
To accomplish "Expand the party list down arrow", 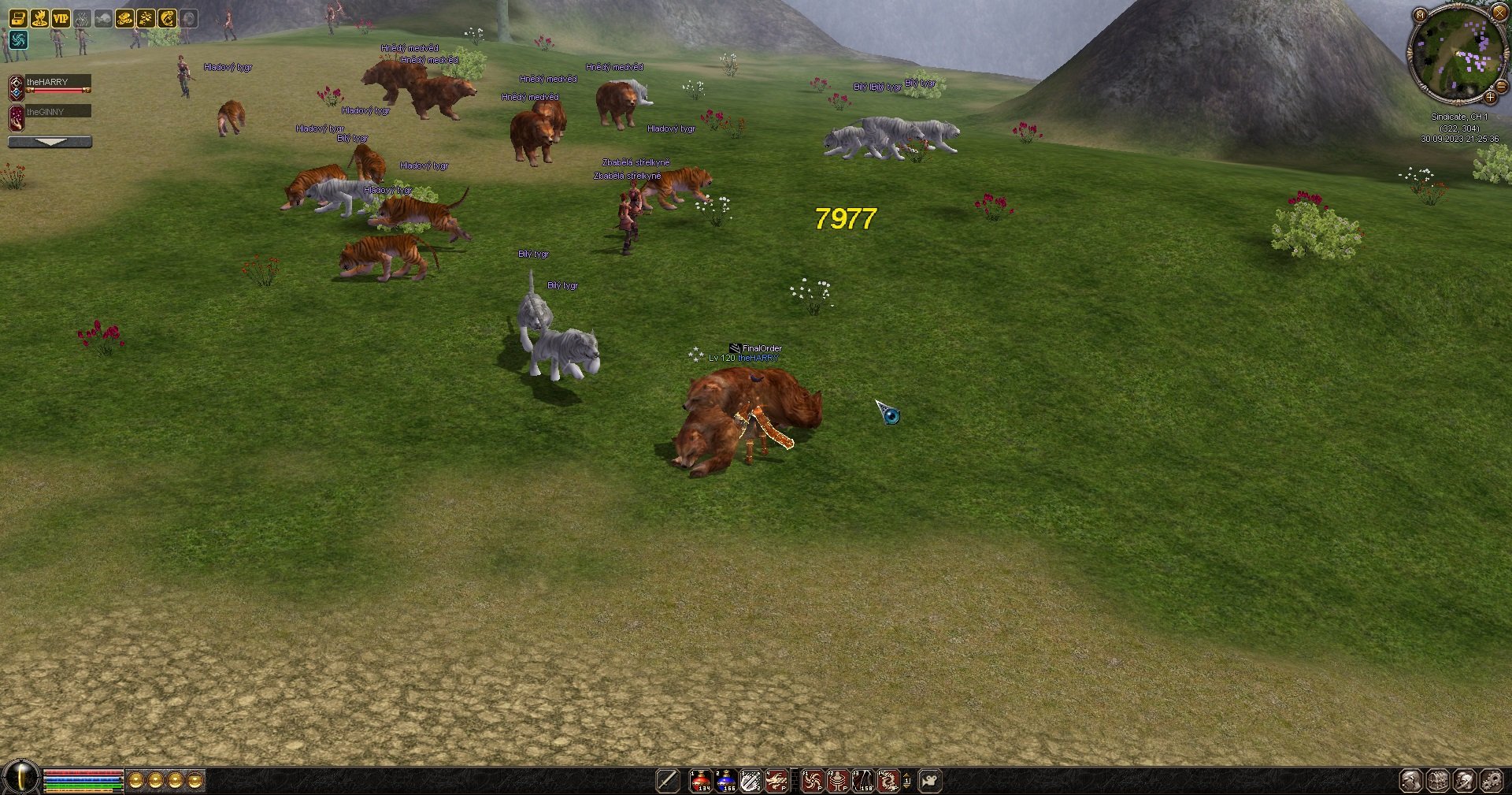I will 50,142.
